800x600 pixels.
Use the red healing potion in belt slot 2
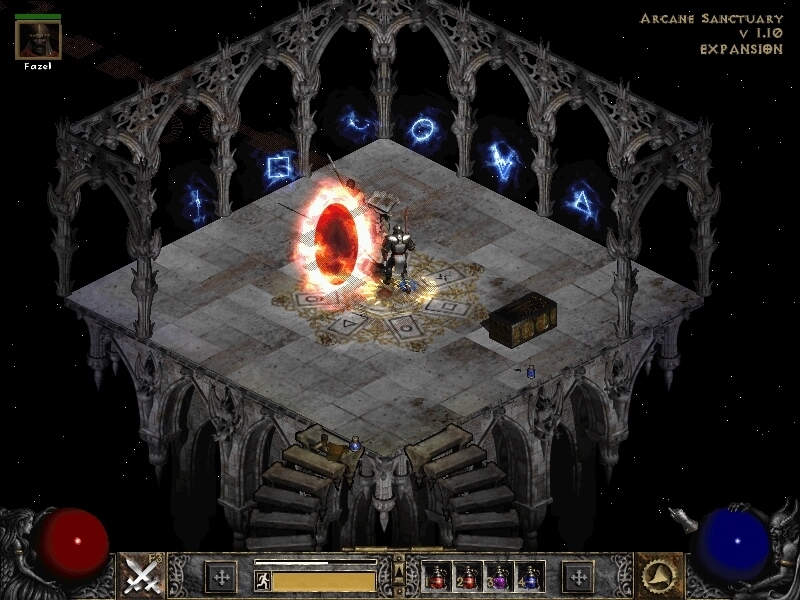click(x=468, y=576)
